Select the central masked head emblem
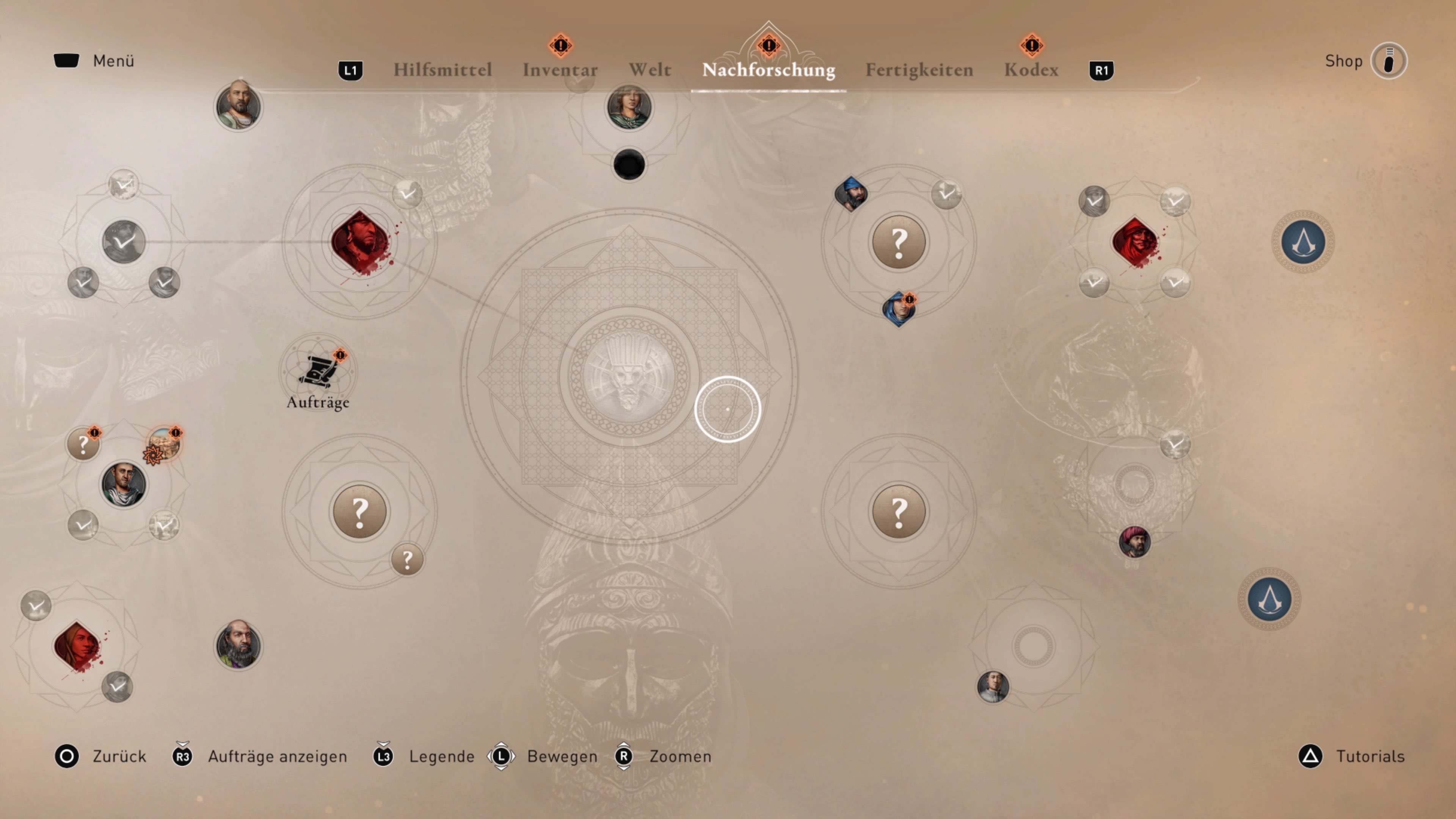Viewport: 1456px width, 819px height. (628, 375)
